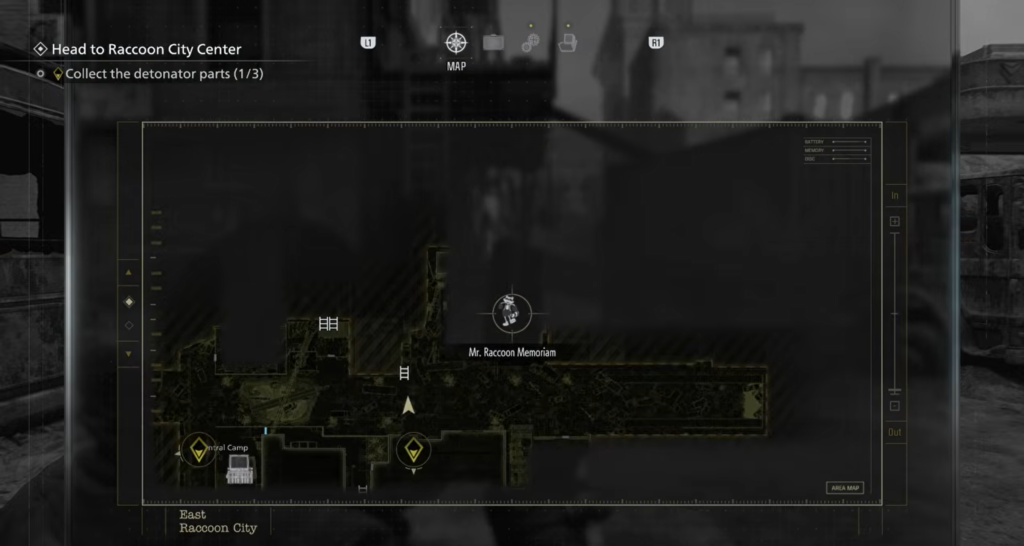The height and width of the screenshot is (546, 1024).
Task: Click the player arrow on the map
Action: pos(408,406)
